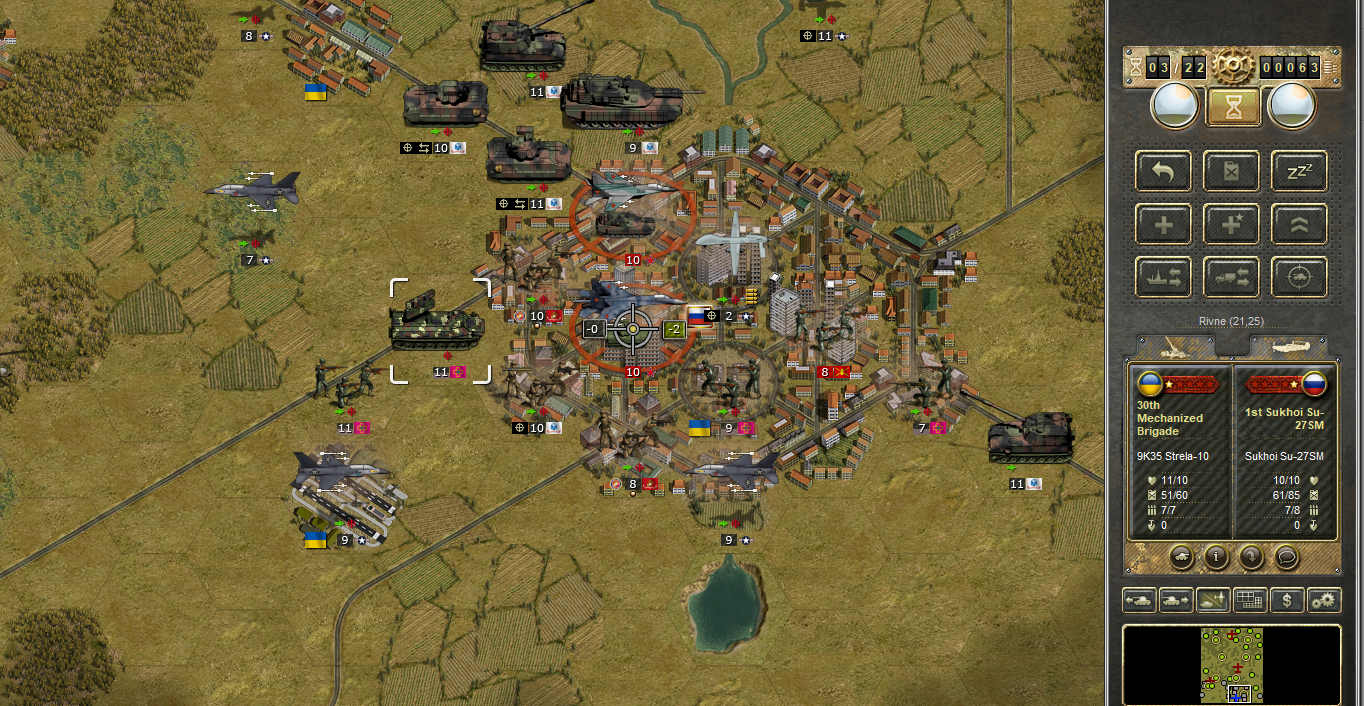Open unit info with the 'i' button
Image resolution: width=1364 pixels, height=706 pixels.
(x=1216, y=556)
